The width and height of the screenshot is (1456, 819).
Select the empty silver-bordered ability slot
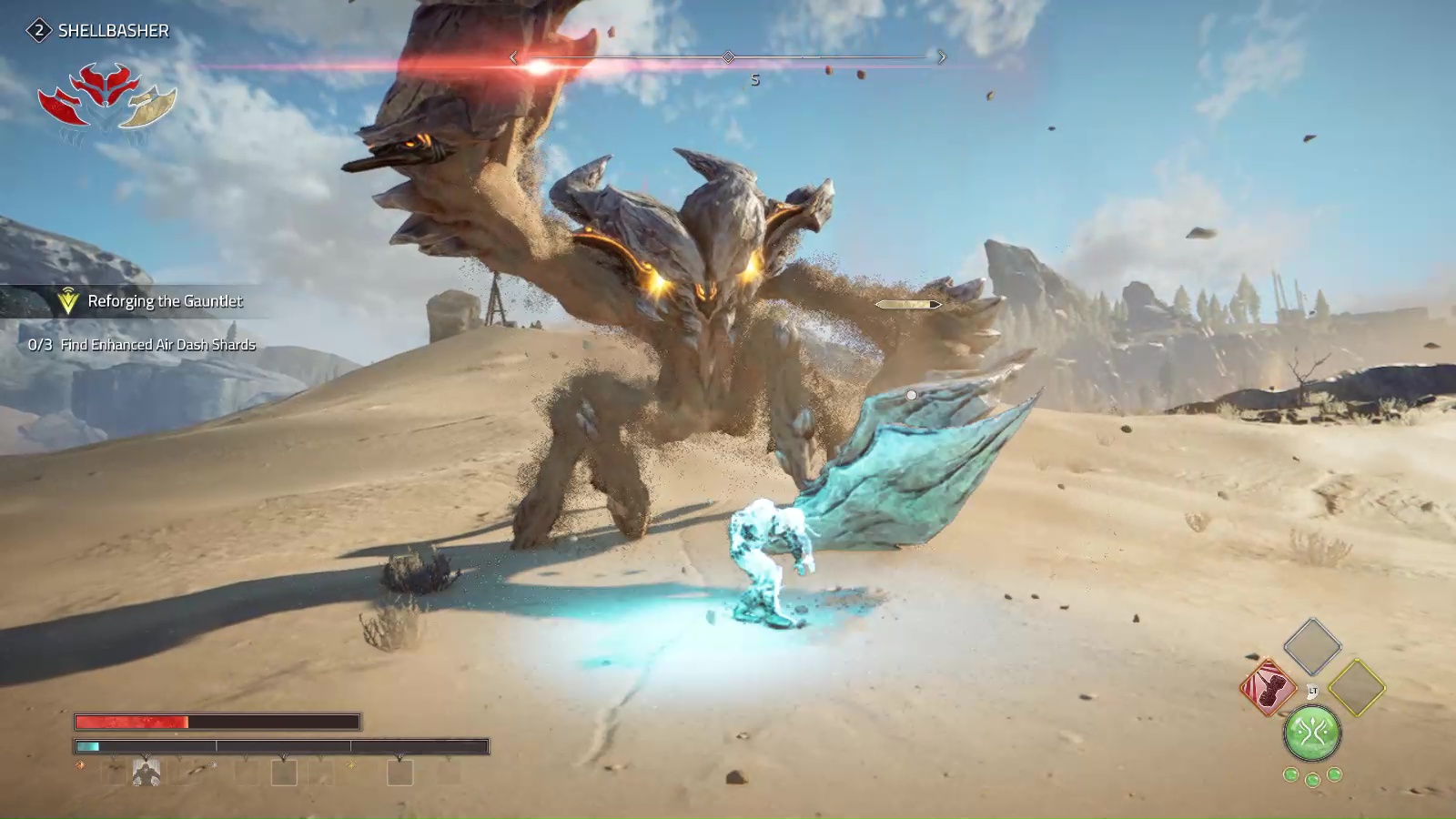click(x=1311, y=646)
